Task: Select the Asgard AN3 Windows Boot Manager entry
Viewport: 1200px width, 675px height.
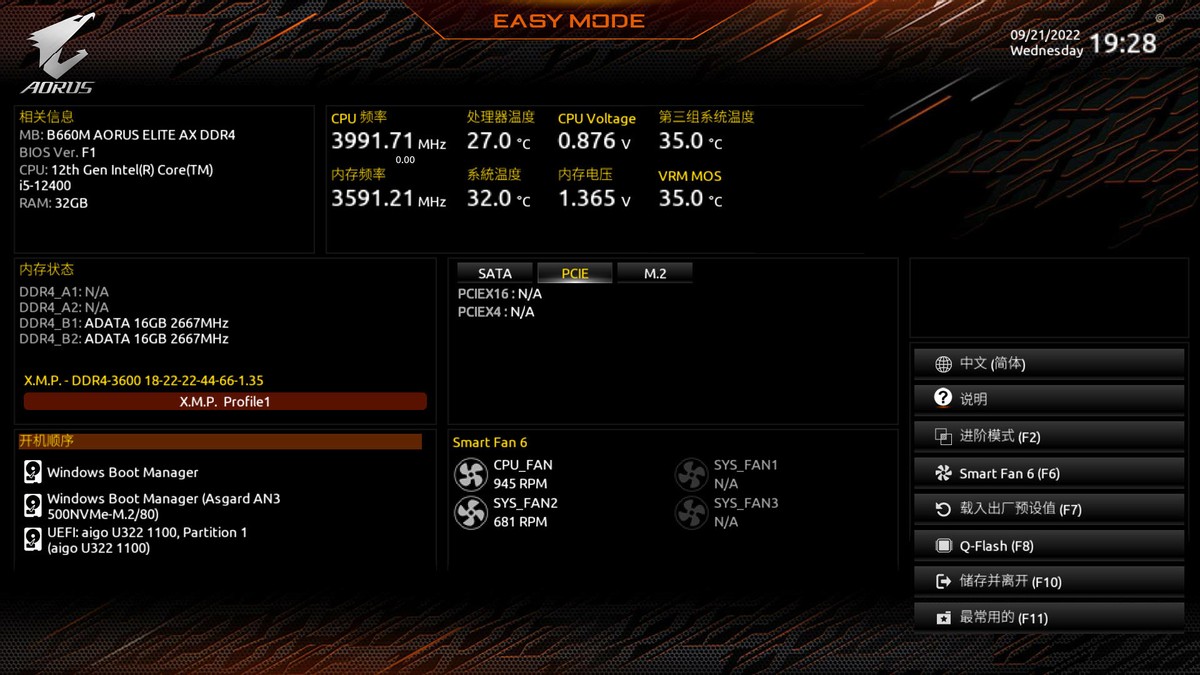Action: (x=163, y=506)
